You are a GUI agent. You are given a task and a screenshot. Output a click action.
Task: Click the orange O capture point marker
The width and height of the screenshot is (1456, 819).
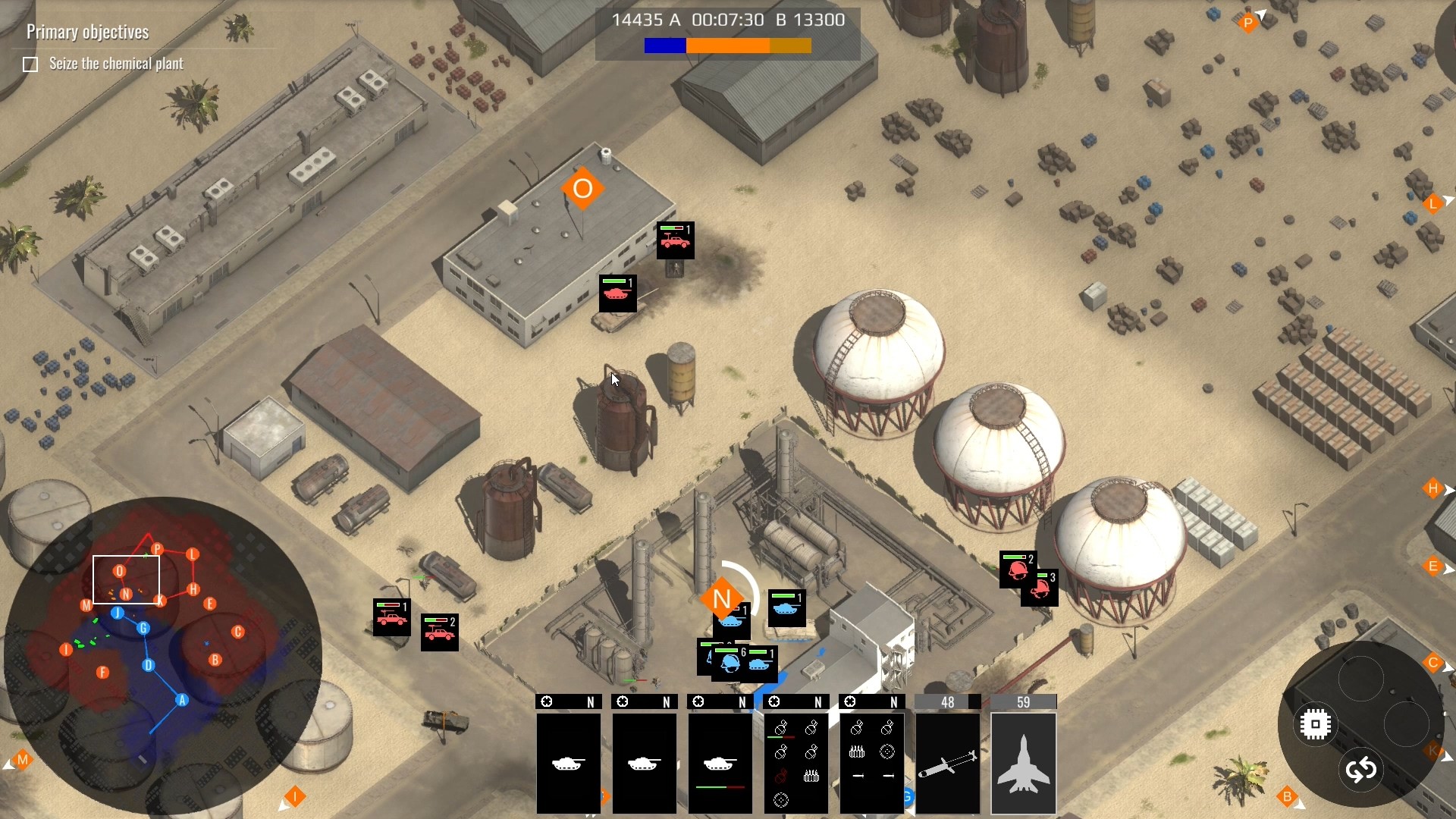(x=582, y=189)
